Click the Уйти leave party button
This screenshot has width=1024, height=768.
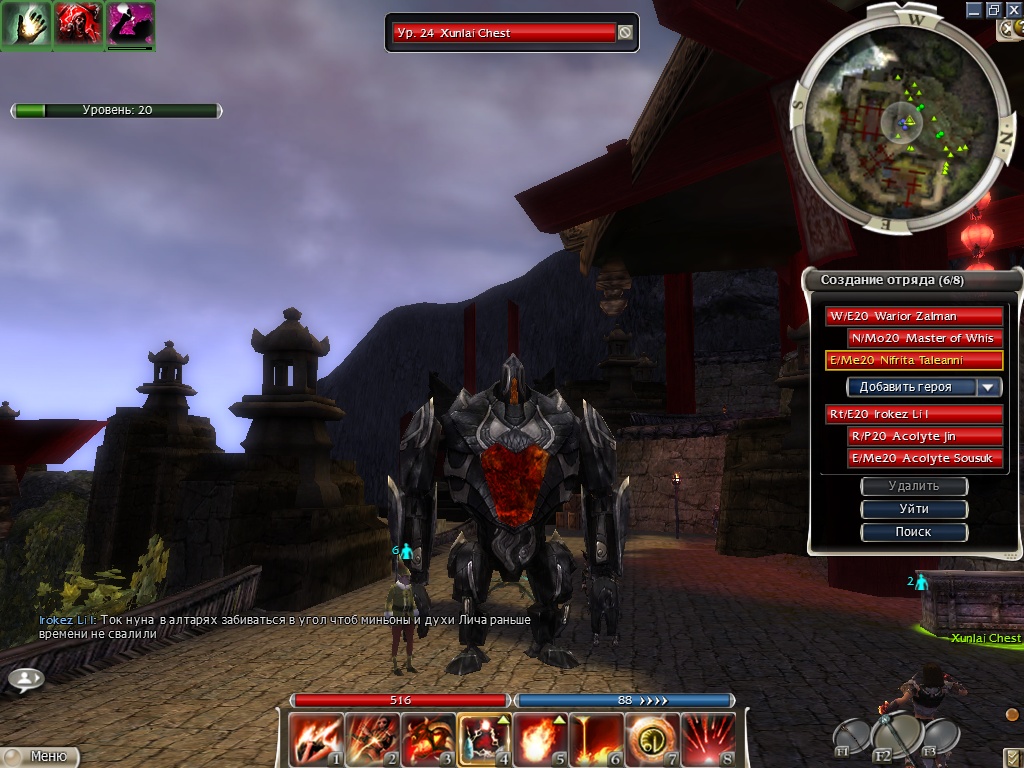pos(914,509)
